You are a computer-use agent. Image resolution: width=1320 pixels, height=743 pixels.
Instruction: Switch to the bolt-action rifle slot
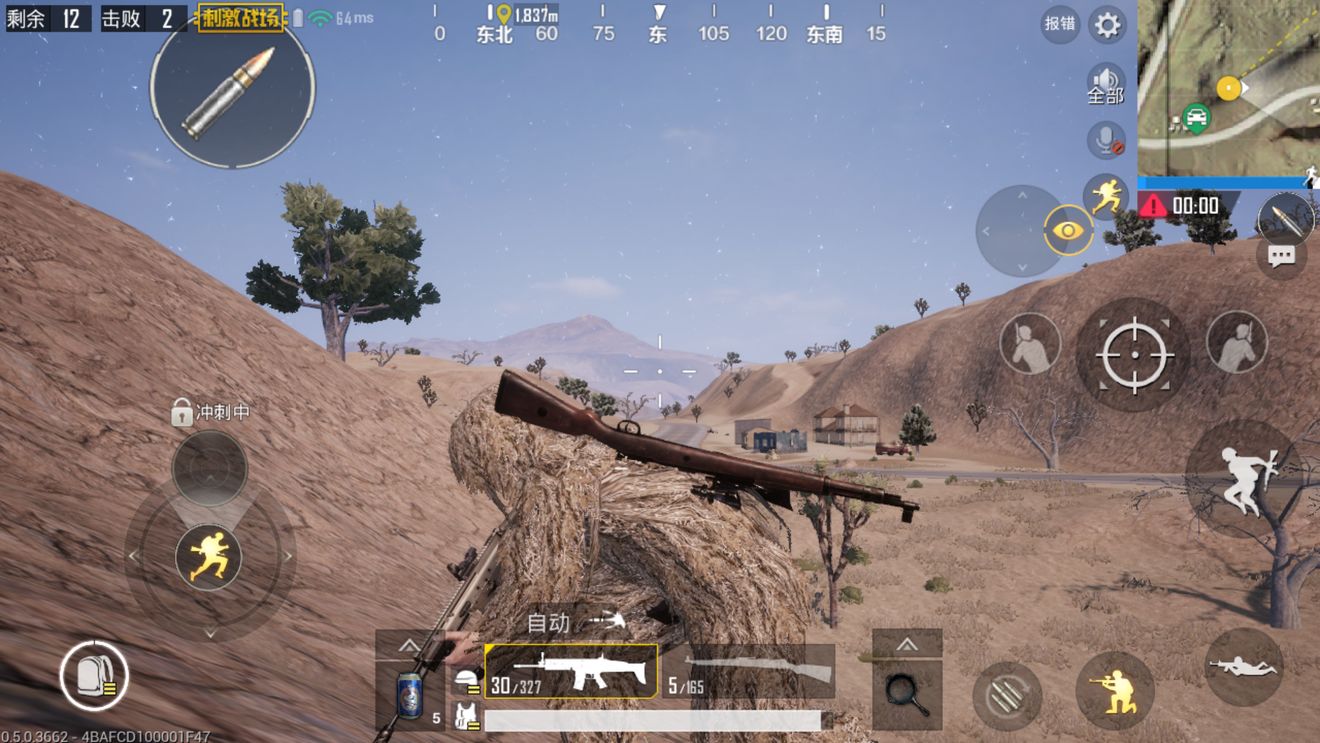[748, 671]
